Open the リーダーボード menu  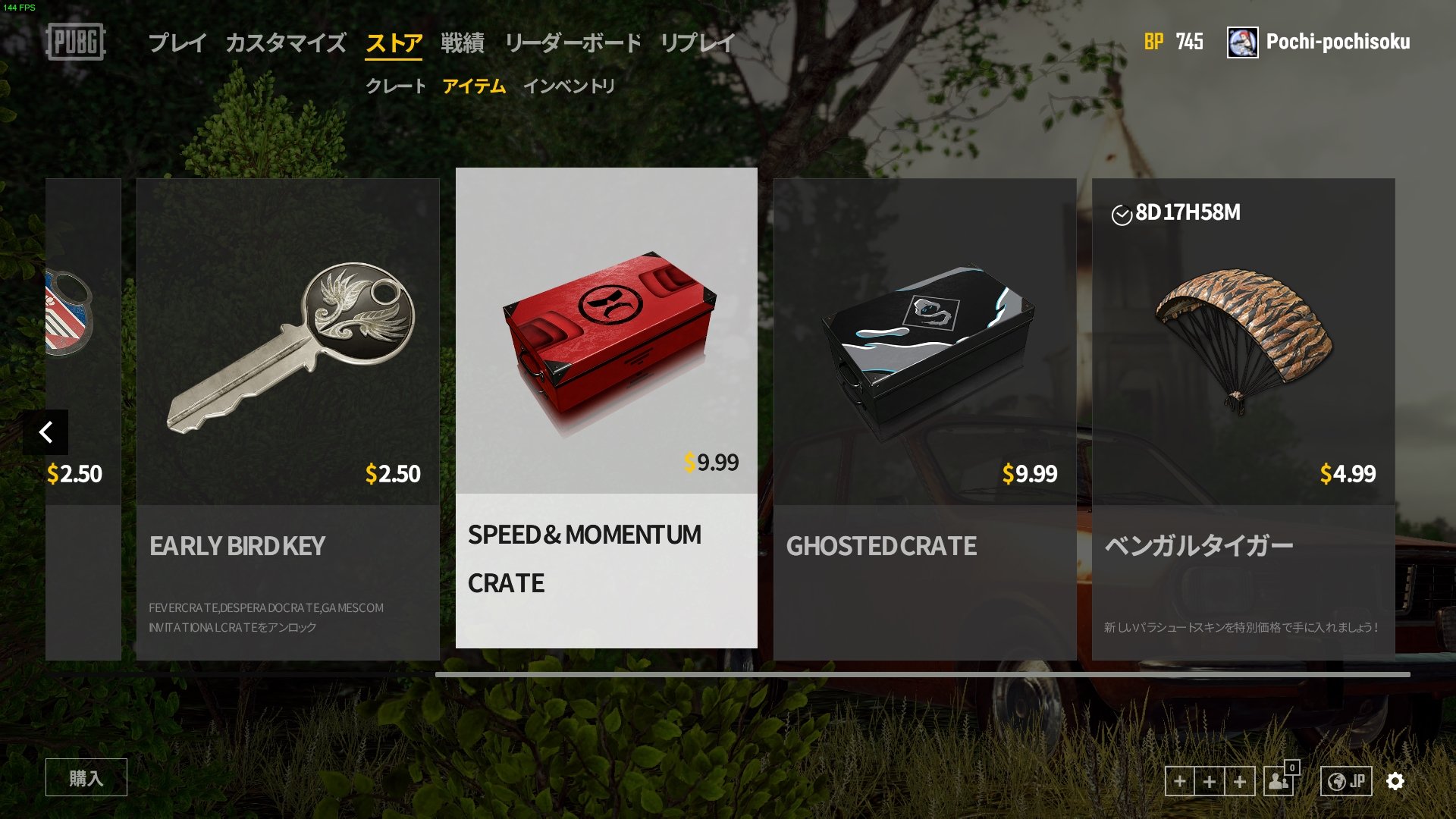(x=573, y=43)
